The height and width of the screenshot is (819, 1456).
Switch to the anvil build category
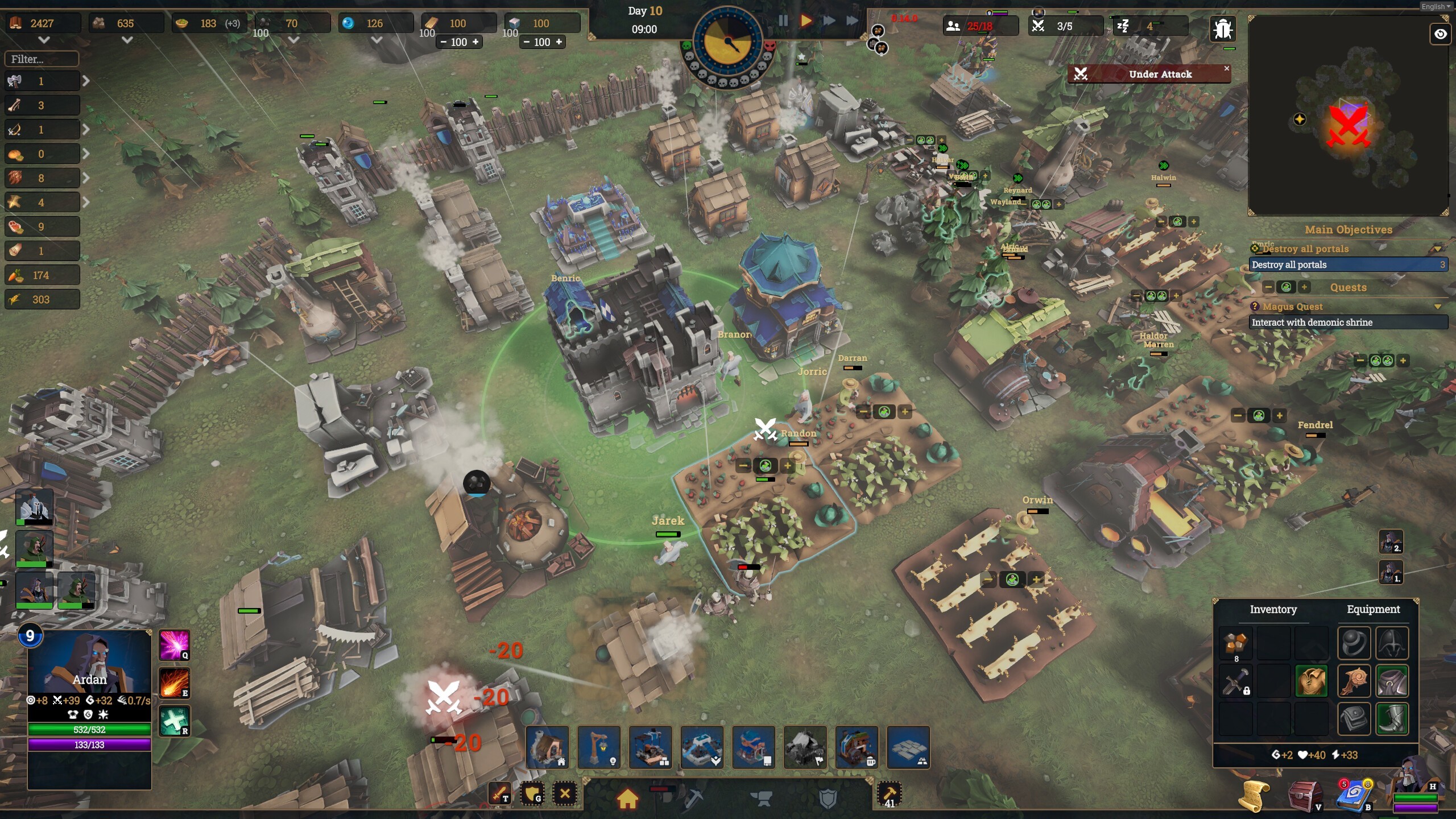762,798
